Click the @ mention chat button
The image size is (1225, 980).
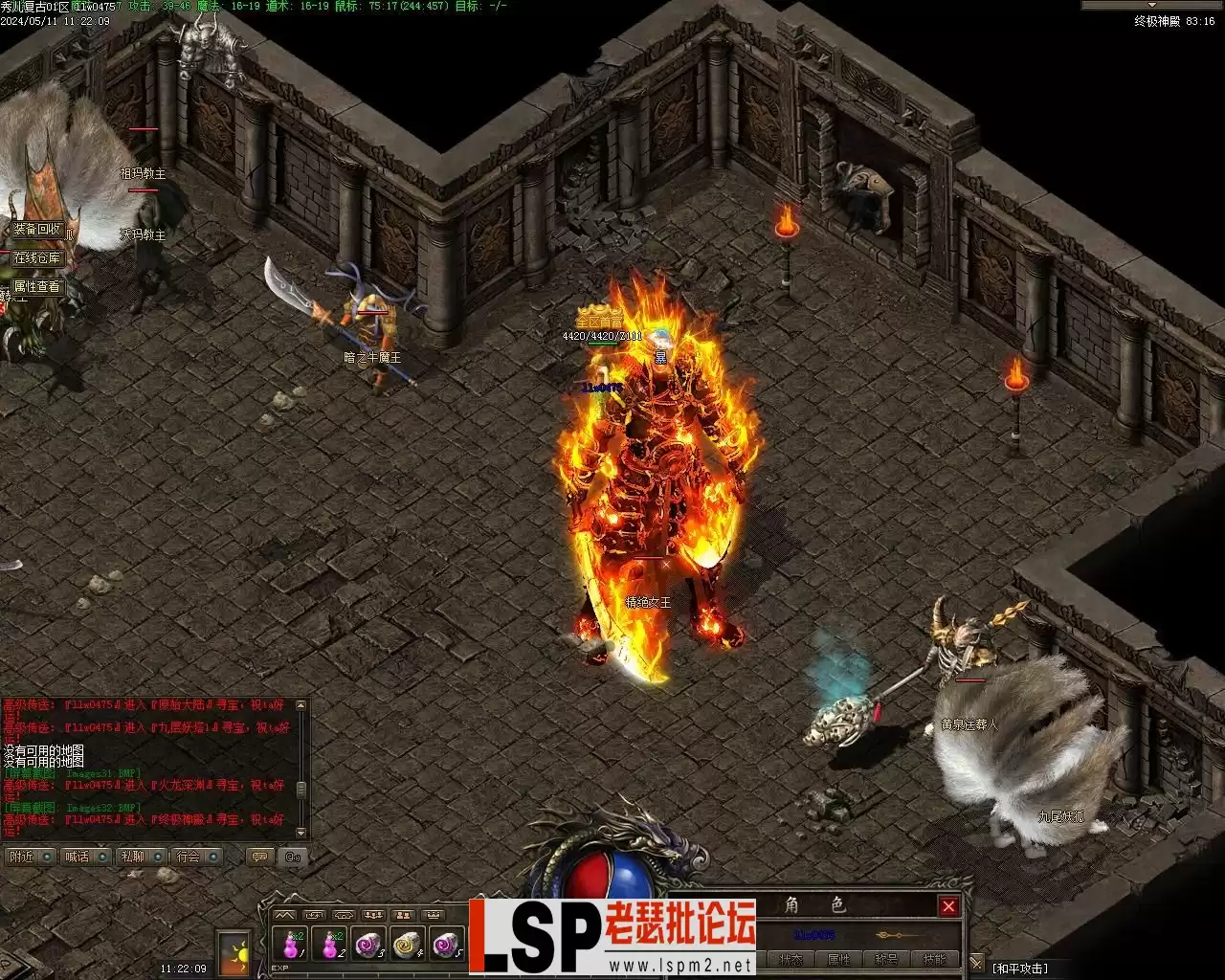pos(293,857)
